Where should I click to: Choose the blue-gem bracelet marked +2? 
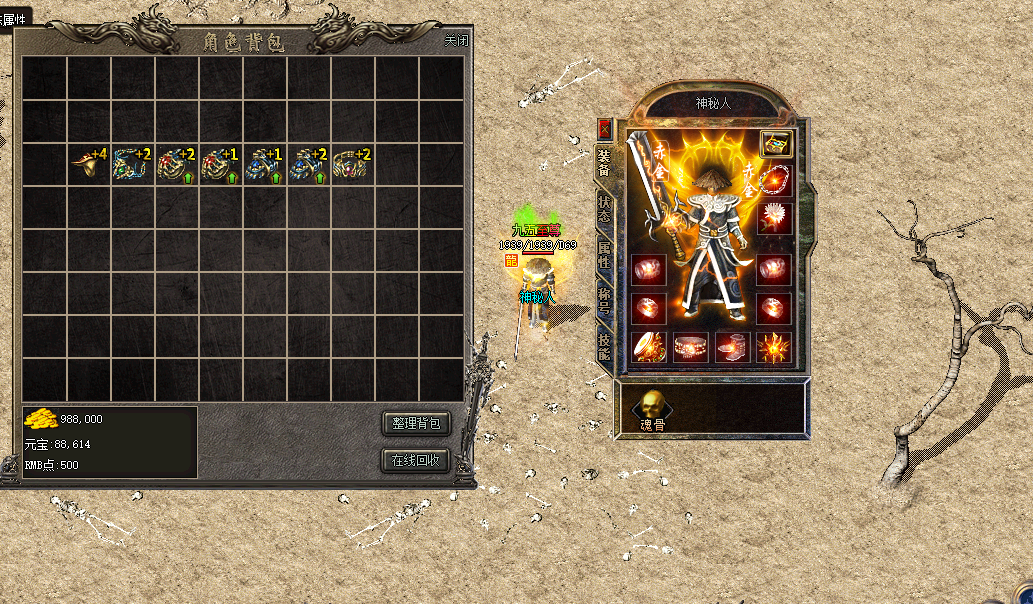pyautogui.click(x=309, y=164)
